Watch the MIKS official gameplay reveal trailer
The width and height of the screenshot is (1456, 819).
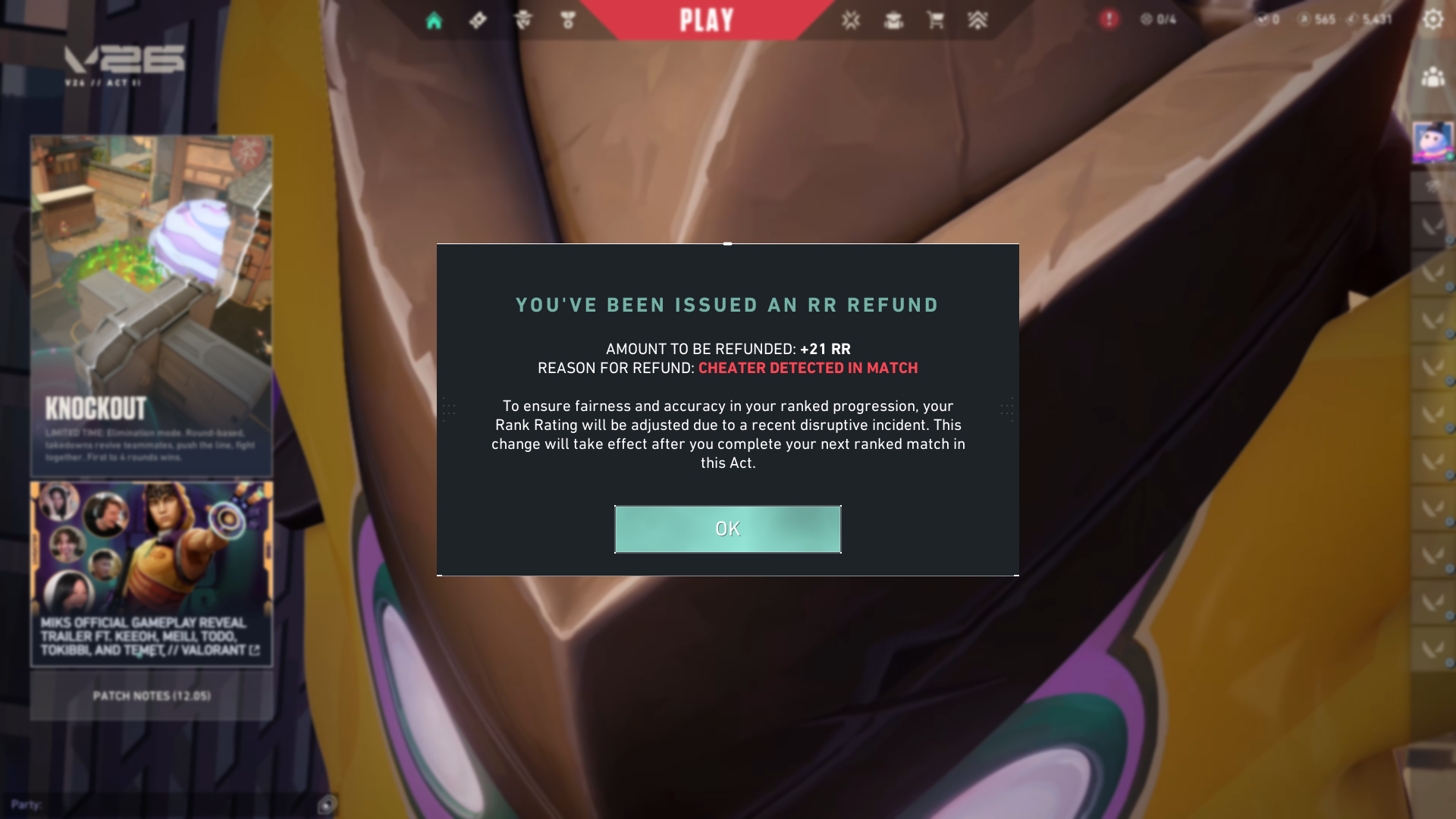[x=151, y=573]
